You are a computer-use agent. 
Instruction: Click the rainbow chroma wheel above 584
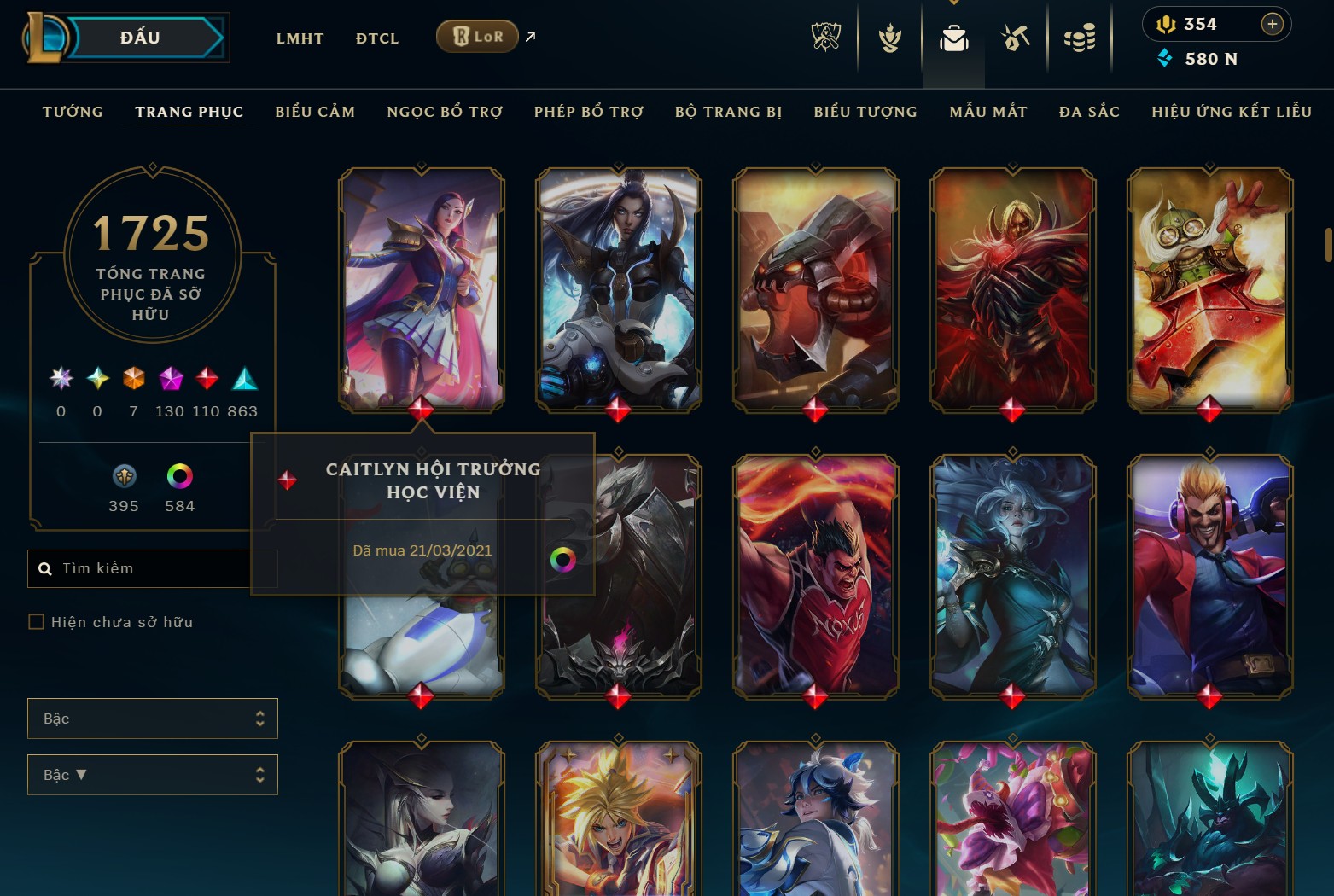178,476
